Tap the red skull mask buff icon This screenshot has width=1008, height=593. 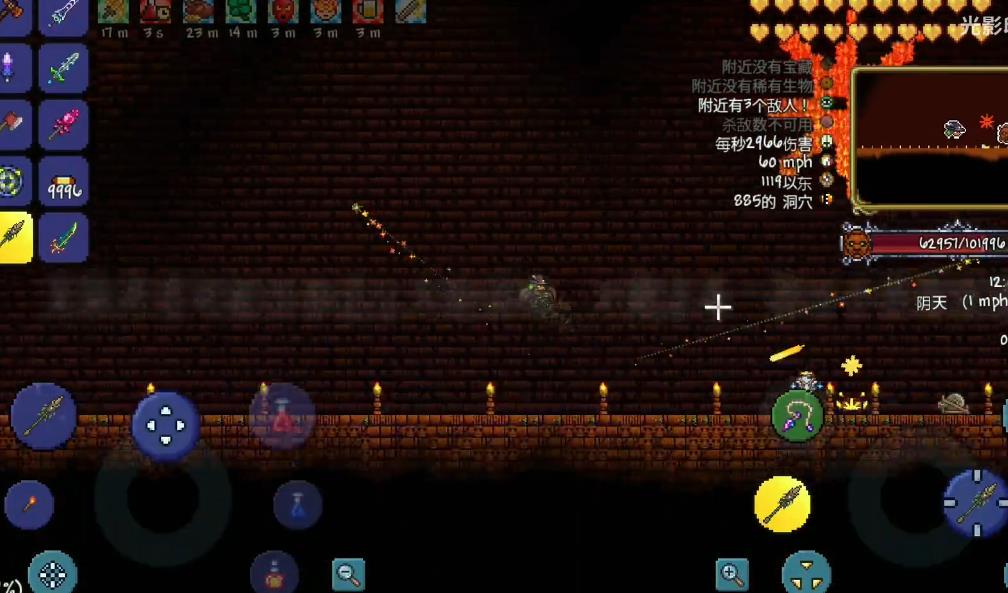[283, 11]
